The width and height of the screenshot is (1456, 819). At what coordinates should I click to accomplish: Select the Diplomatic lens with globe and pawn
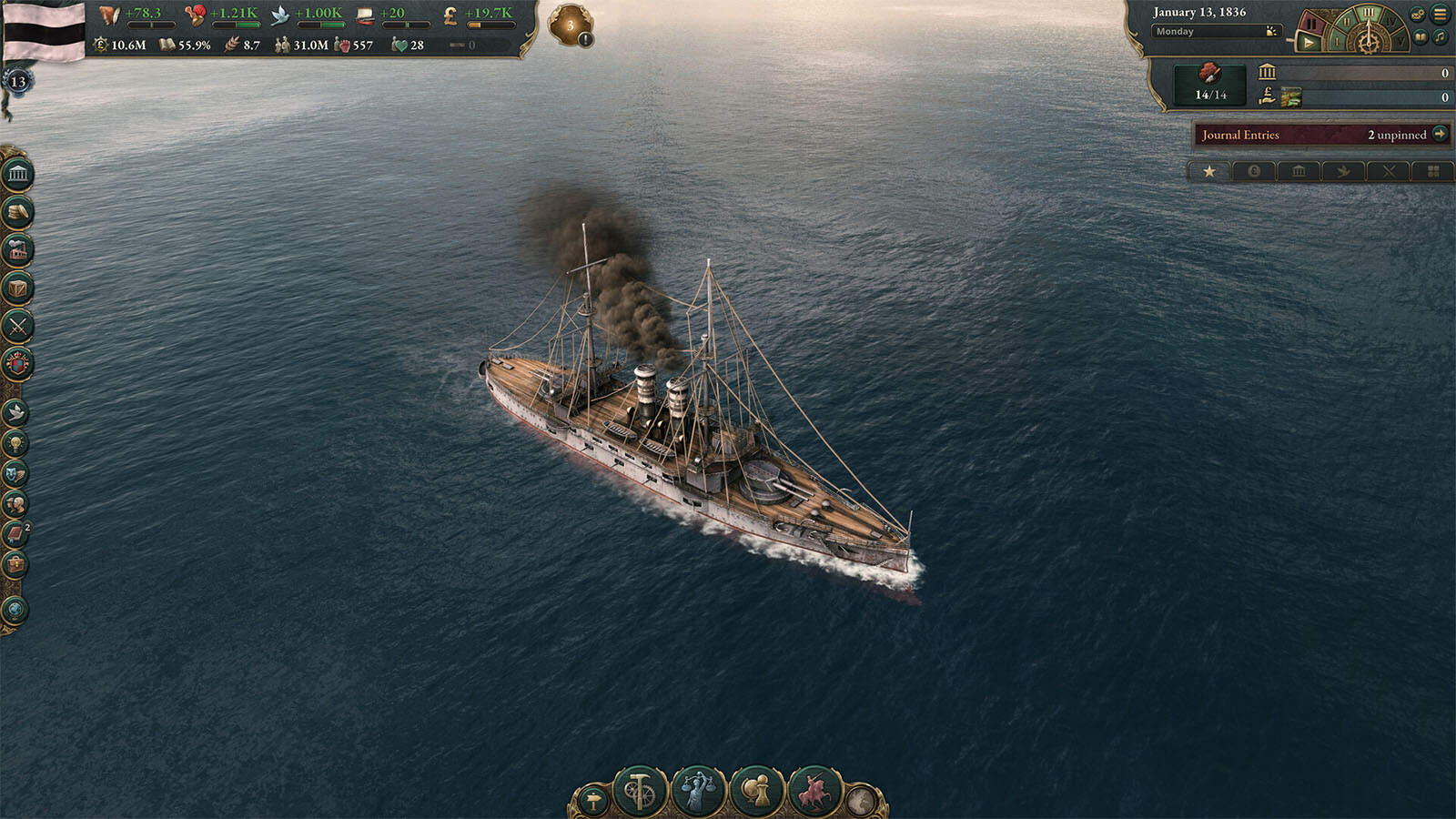click(x=756, y=790)
